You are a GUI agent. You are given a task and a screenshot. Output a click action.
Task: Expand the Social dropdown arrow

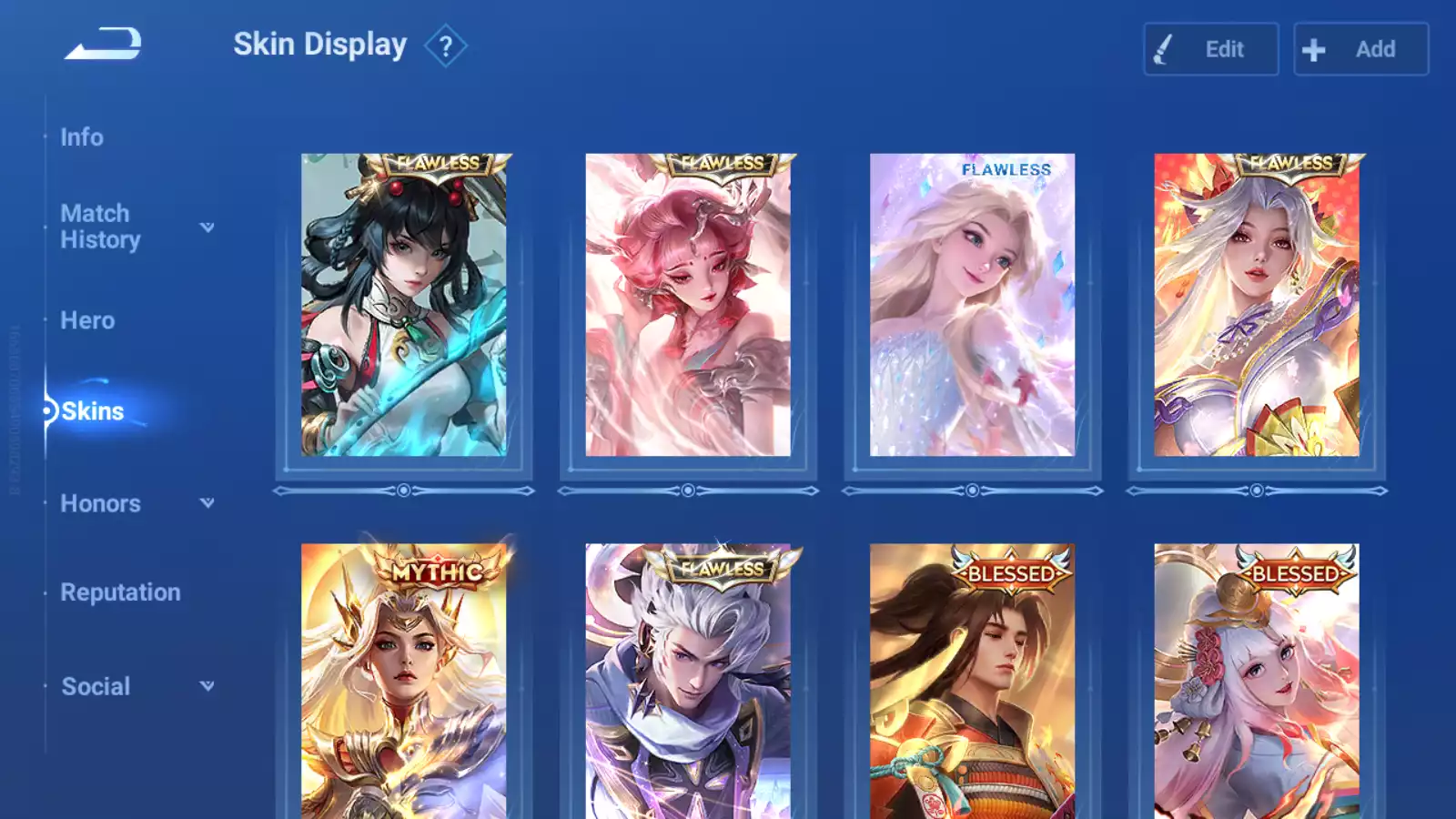tap(207, 686)
